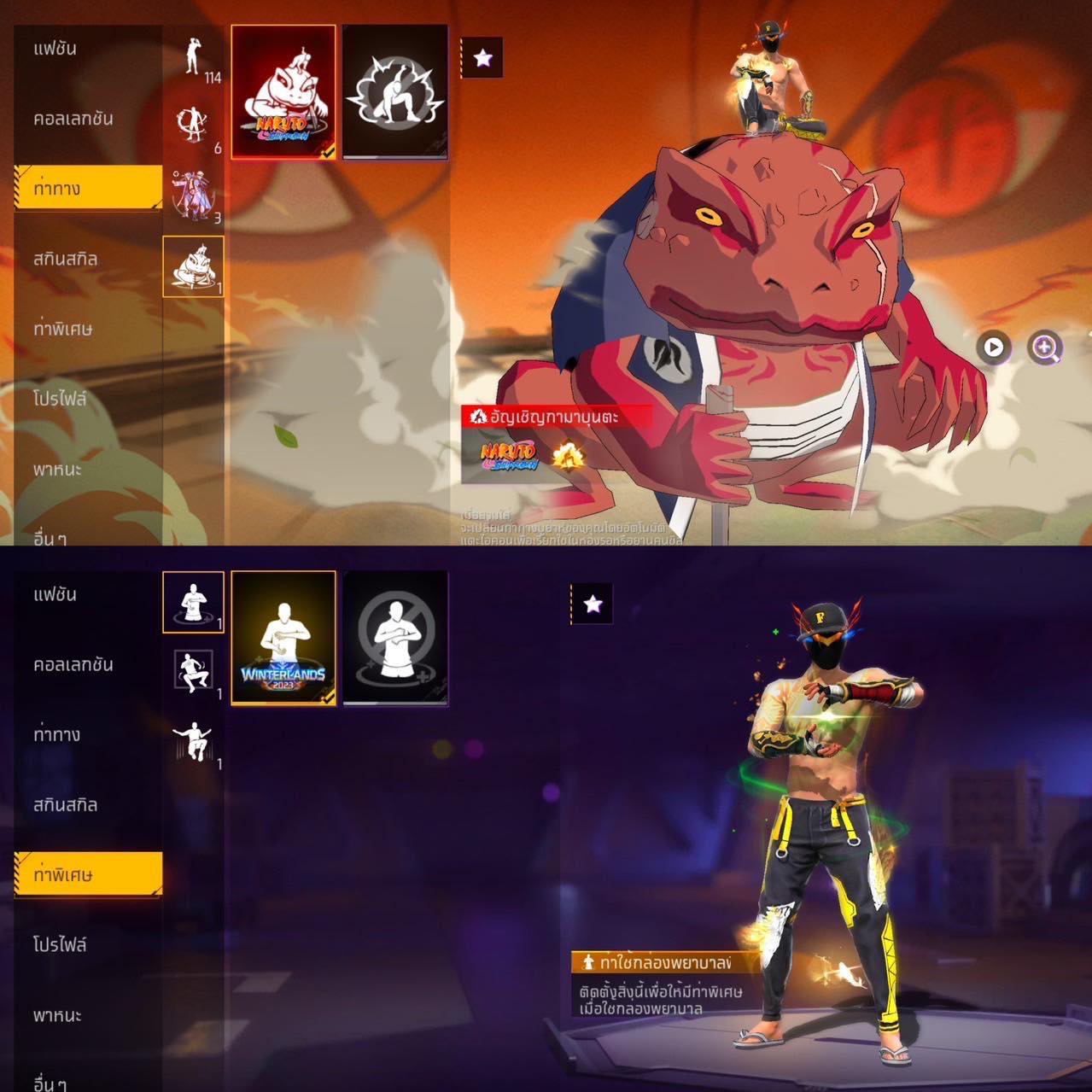
Task: Choose the crossed-out medkit pose card
Action: coord(394,637)
